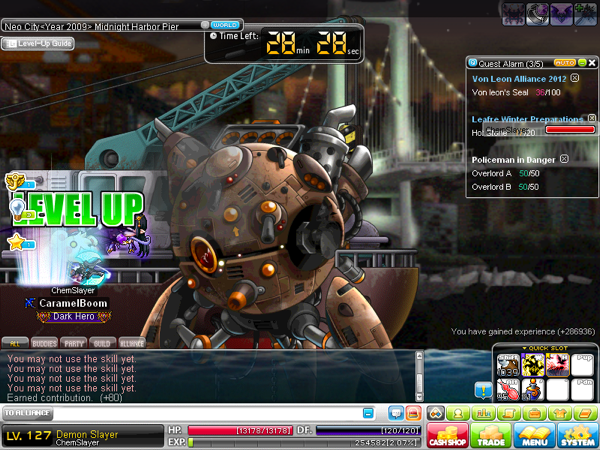
Task: Open the Menu button
Action: (x=533, y=435)
